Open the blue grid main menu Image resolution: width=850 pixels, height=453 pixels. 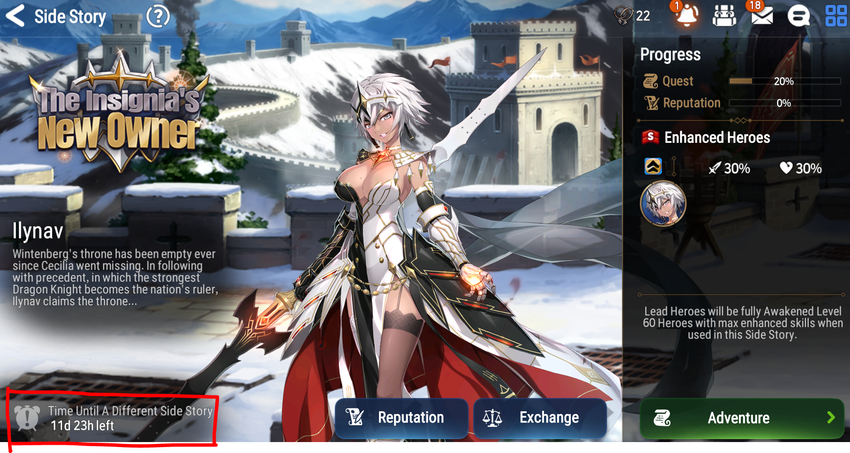[x=836, y=16]
